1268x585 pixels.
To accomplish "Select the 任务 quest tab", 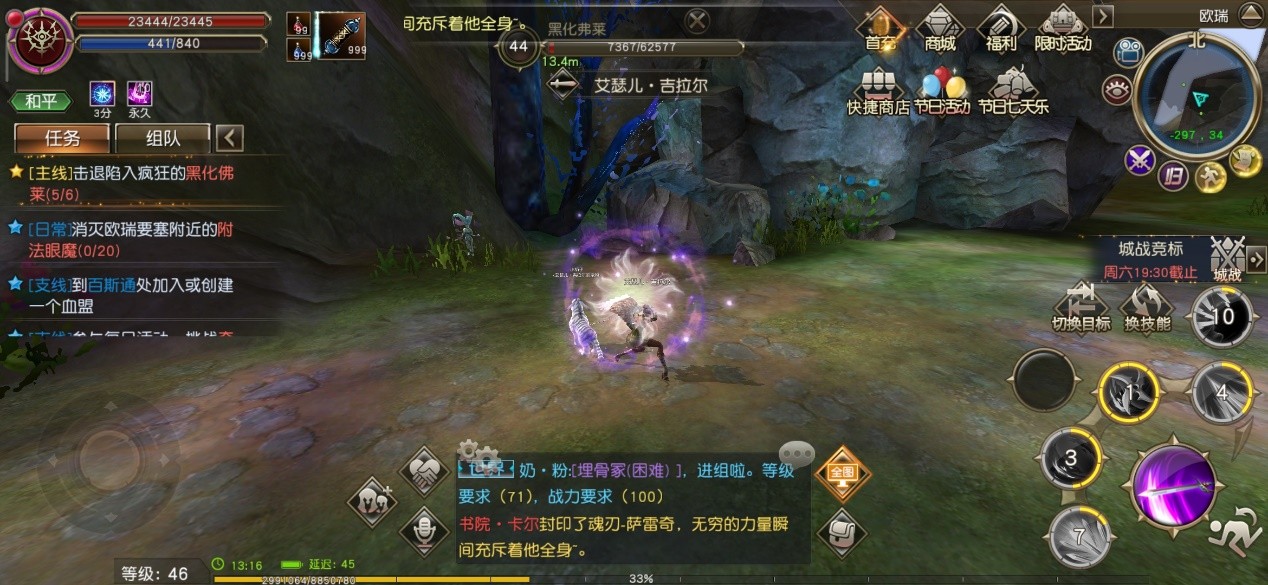I will click(x=62, y=138).
